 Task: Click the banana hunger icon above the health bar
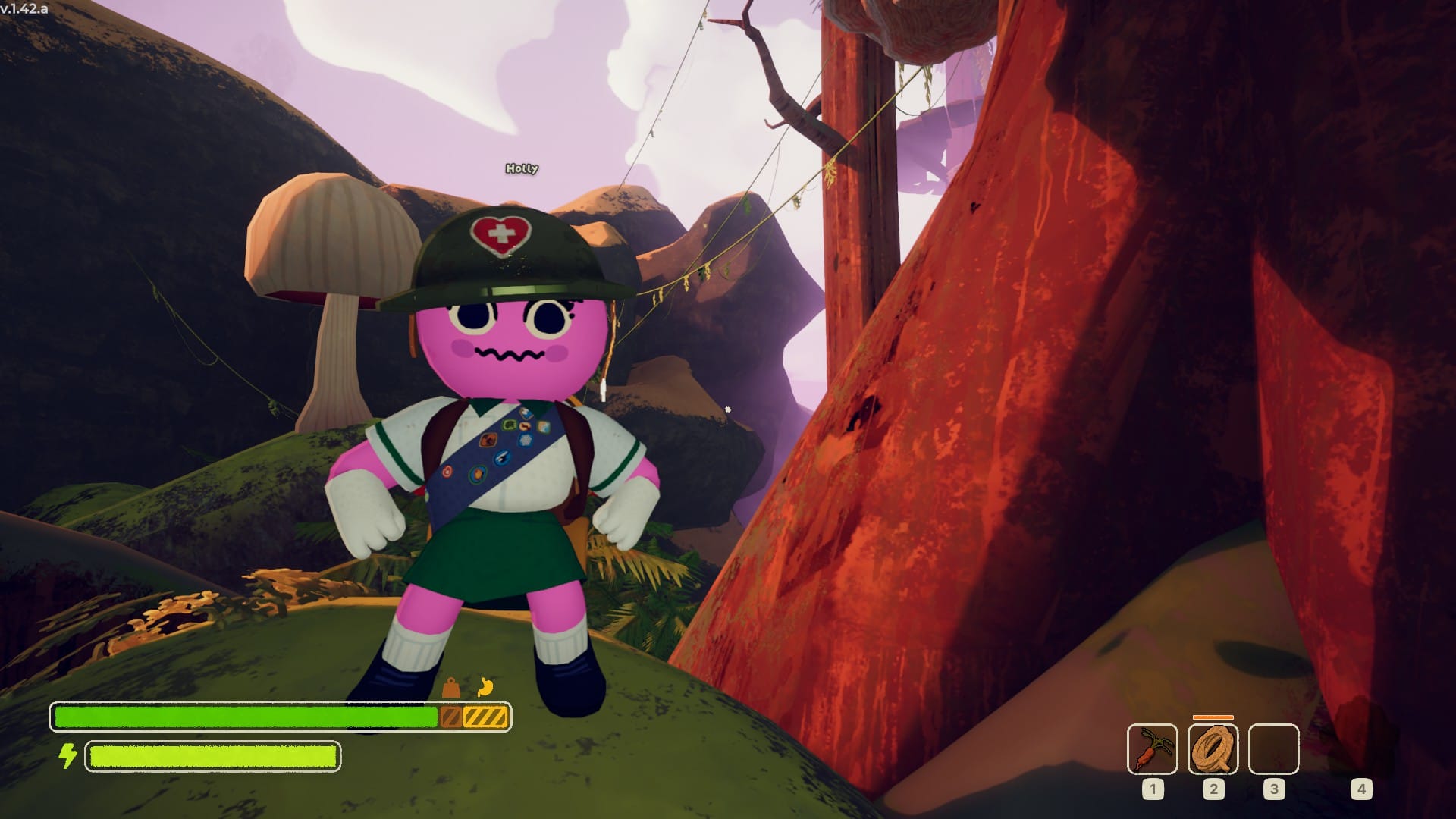486,686
